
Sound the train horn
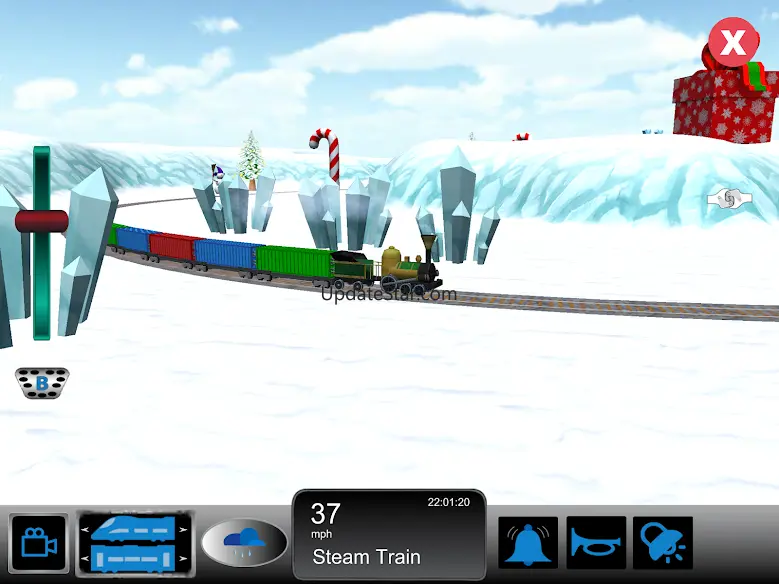pyautogui.click(x=596, y=543)
